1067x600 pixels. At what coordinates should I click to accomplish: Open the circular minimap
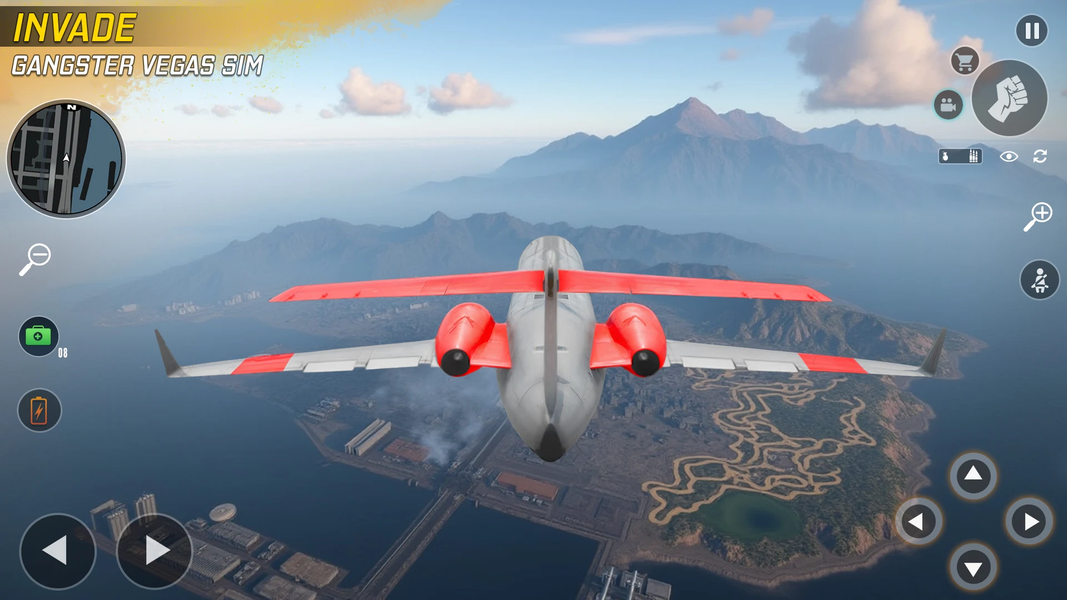pos(66,159)
